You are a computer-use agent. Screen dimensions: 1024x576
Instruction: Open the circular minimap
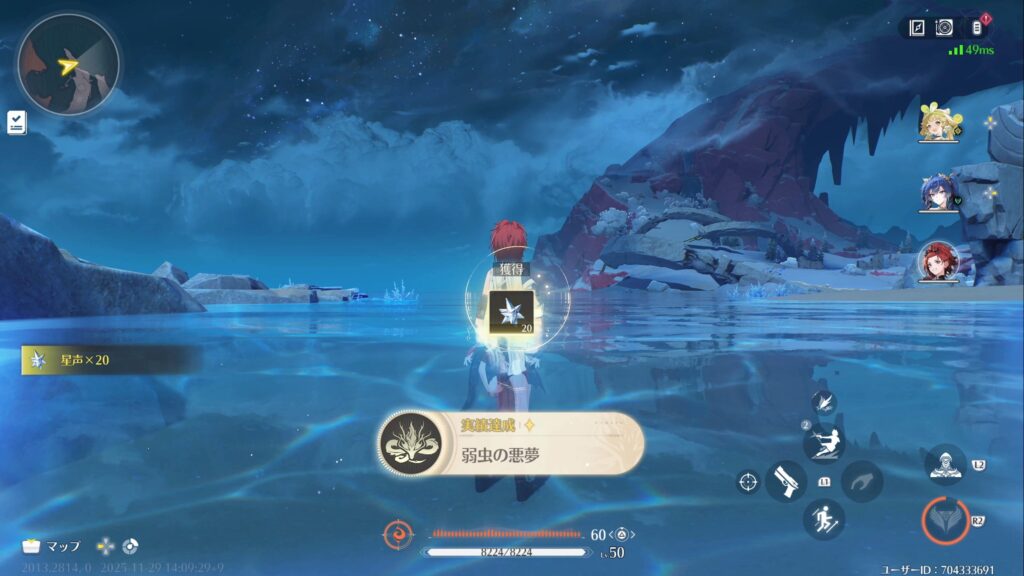pos(68,64)
